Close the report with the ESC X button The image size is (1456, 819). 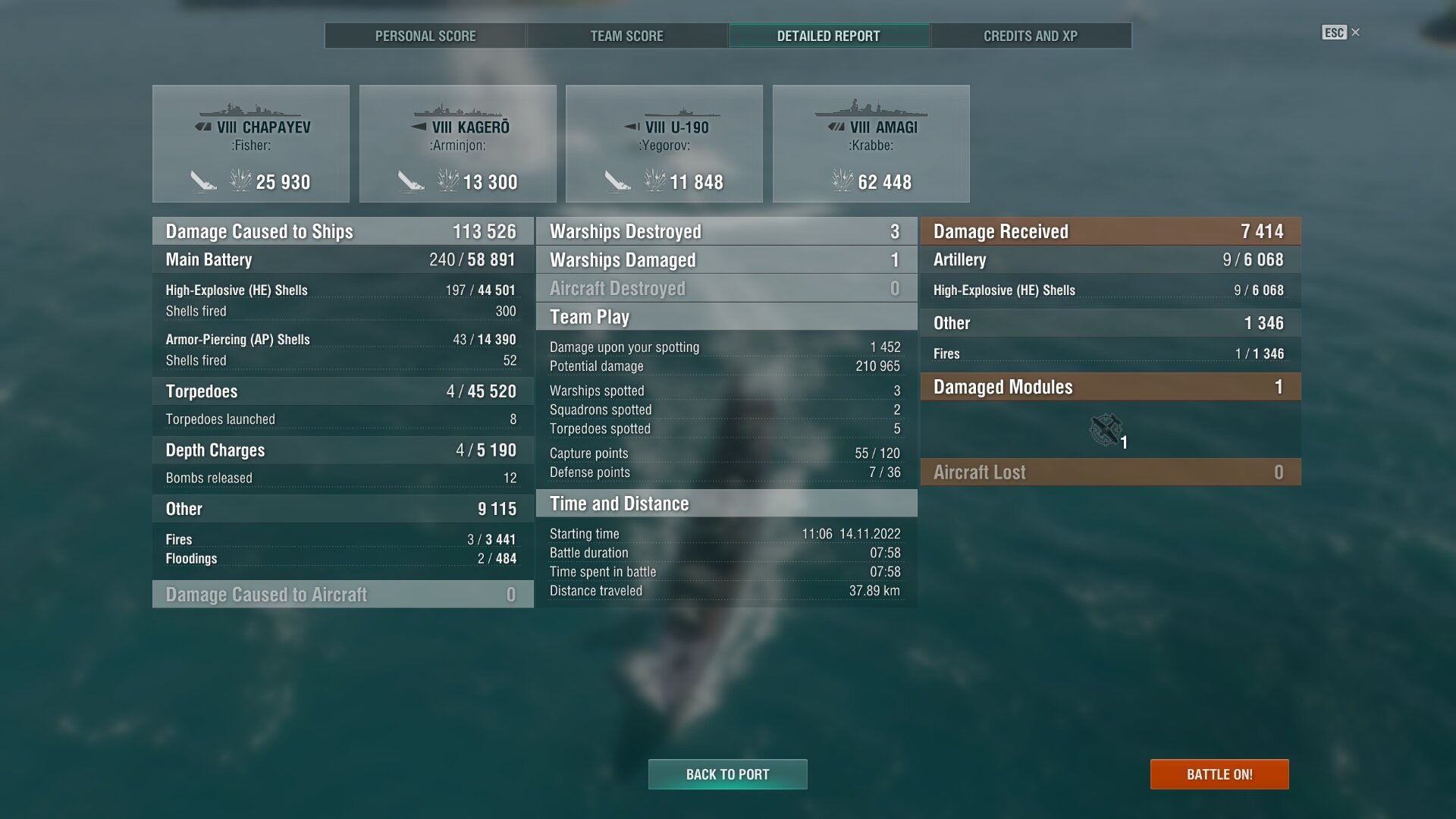pos(1341,33)
